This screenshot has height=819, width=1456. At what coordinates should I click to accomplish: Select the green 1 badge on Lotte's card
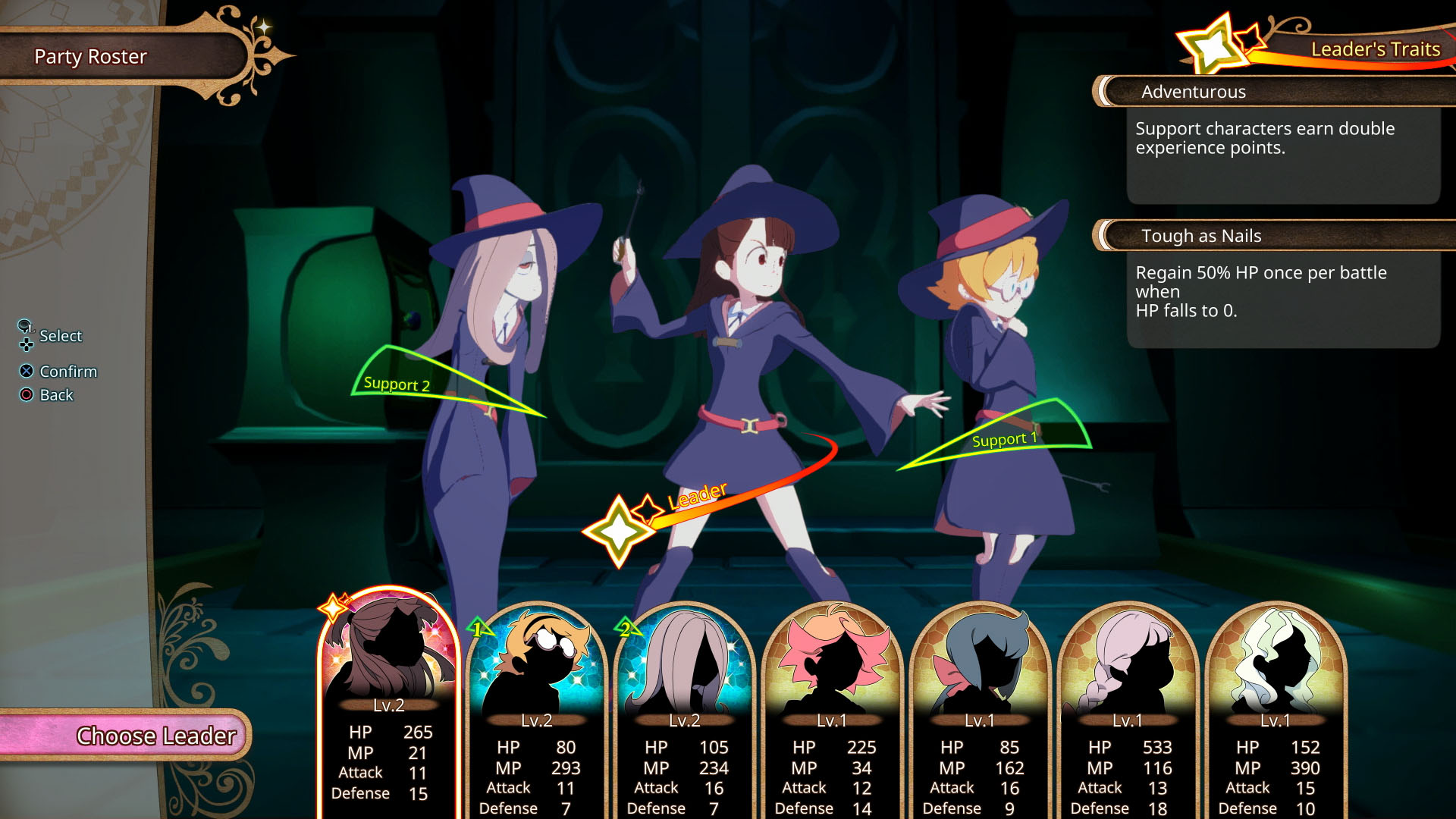pos(479,628)
